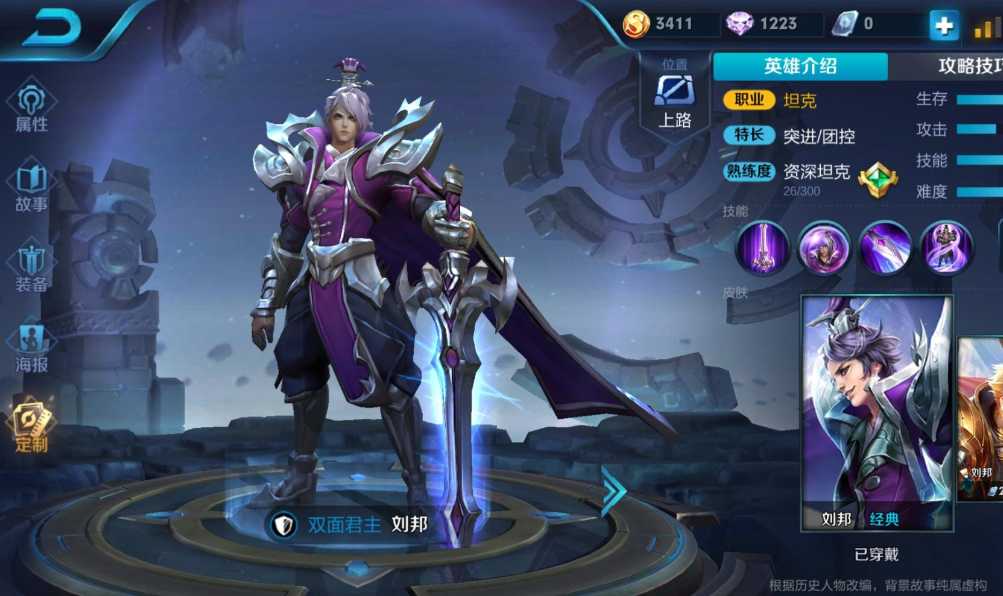Select the 刘邦 经典 classic skin card

(x=877, y=412)
